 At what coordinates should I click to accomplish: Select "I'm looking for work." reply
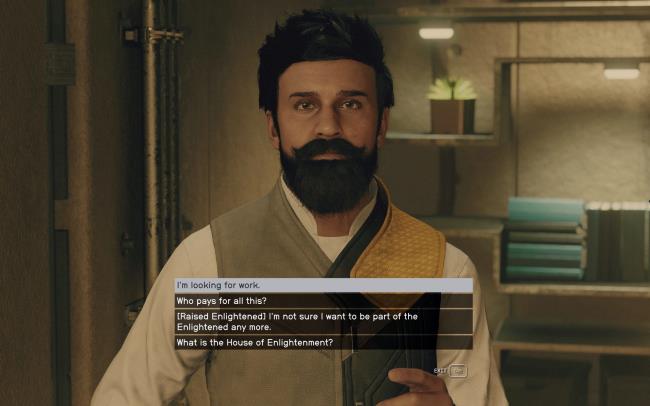coord(323,285)
